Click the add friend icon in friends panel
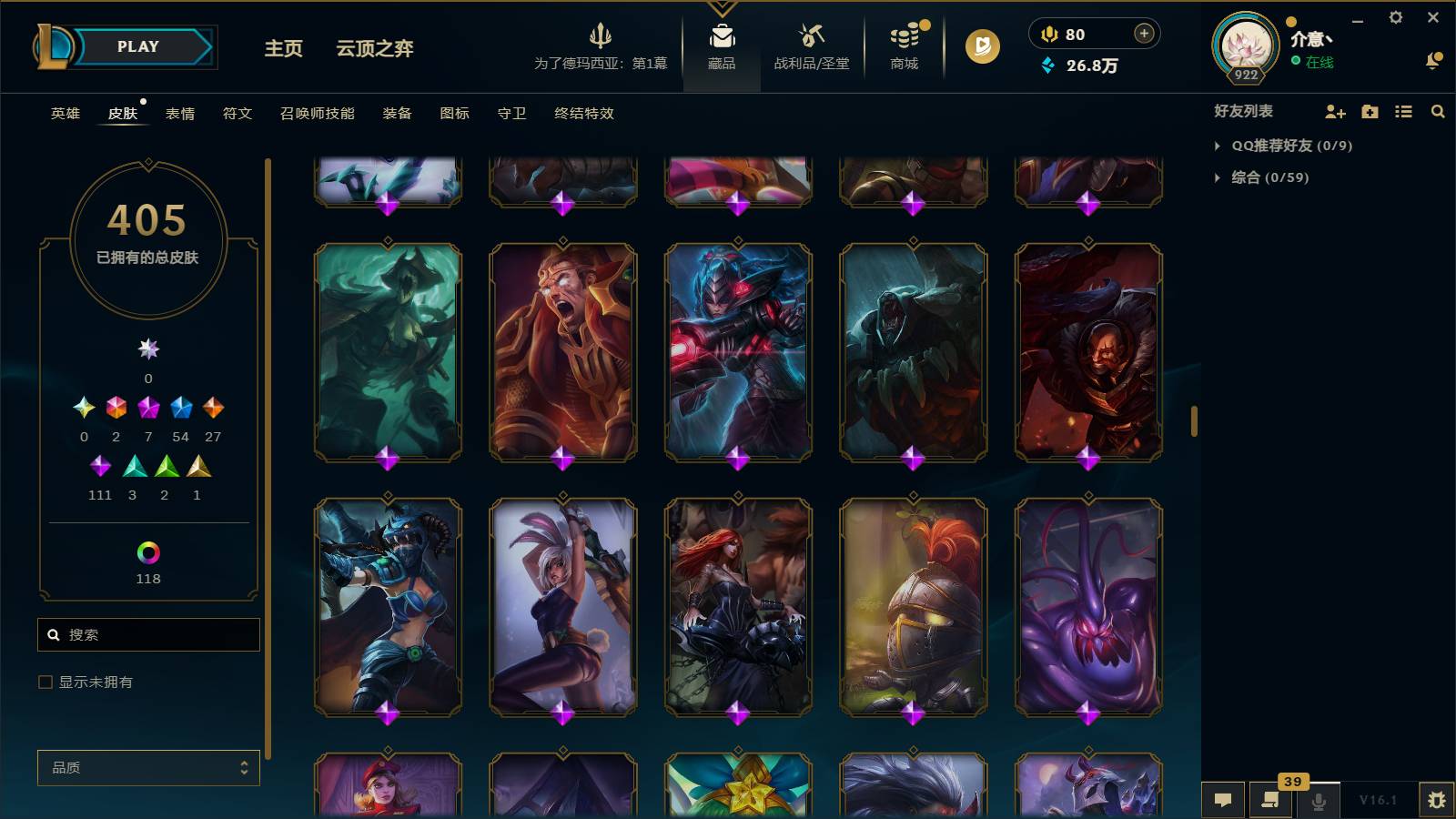The width and height of the screenshot is (1456, 819). [x=1334, y=111]
